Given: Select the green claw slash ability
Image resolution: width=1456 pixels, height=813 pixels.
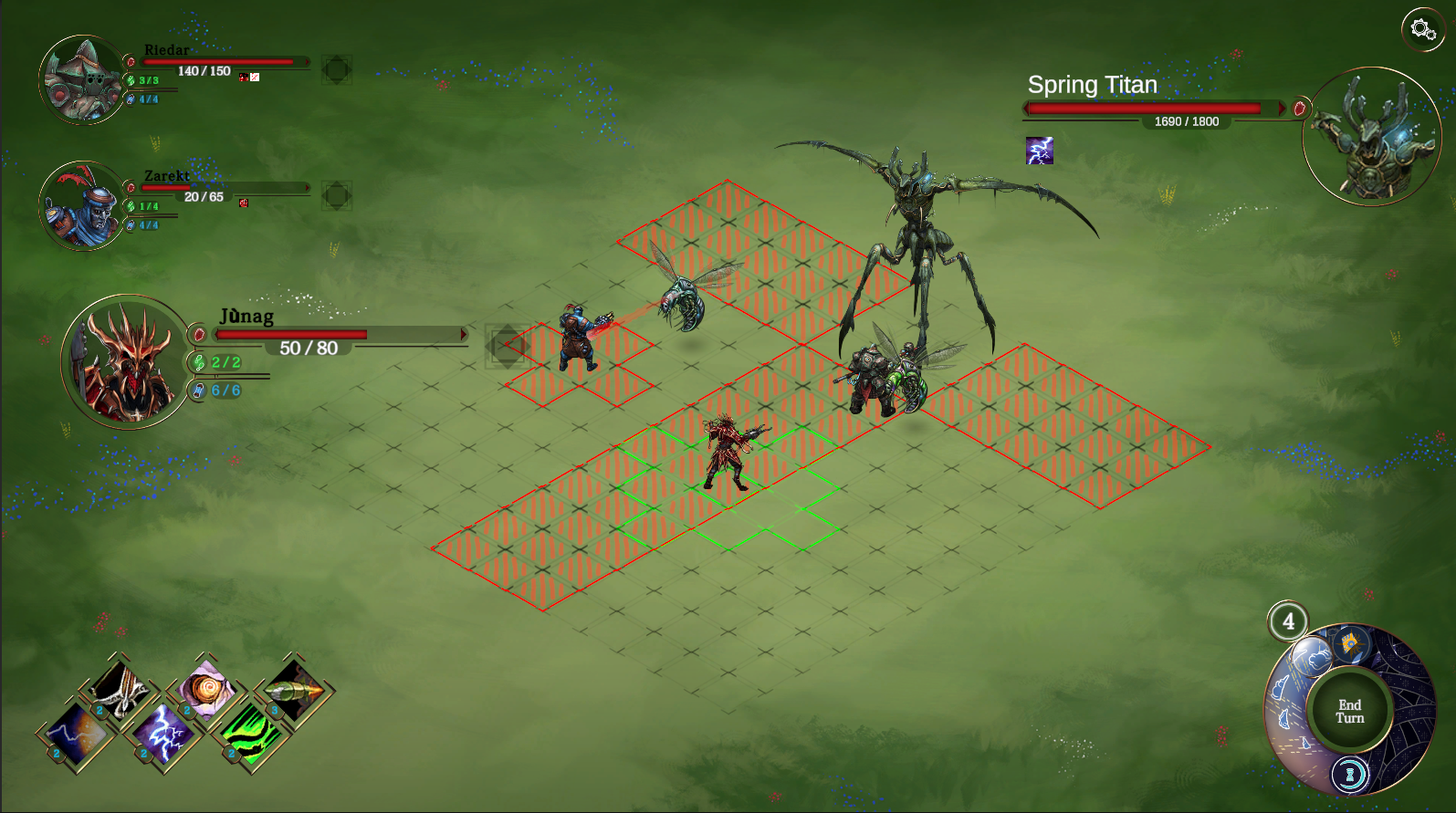Looking at the screenshot, I should tap(253, 735).
